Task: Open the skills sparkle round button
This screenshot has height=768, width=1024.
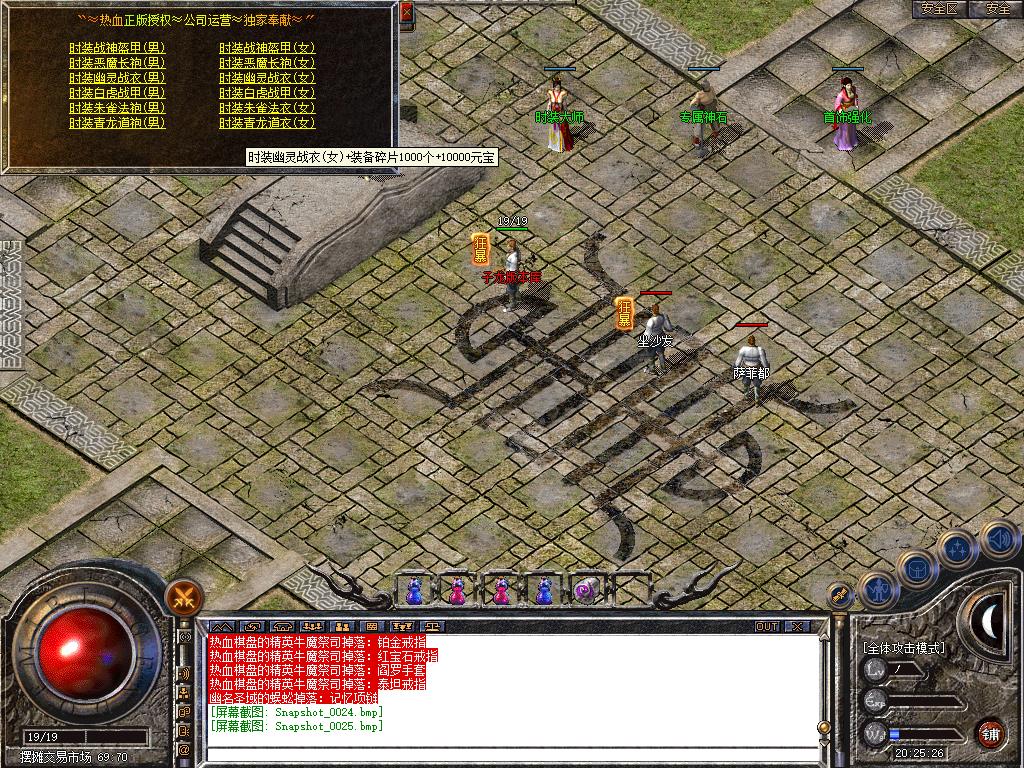Action: click(x=957, y=548)
